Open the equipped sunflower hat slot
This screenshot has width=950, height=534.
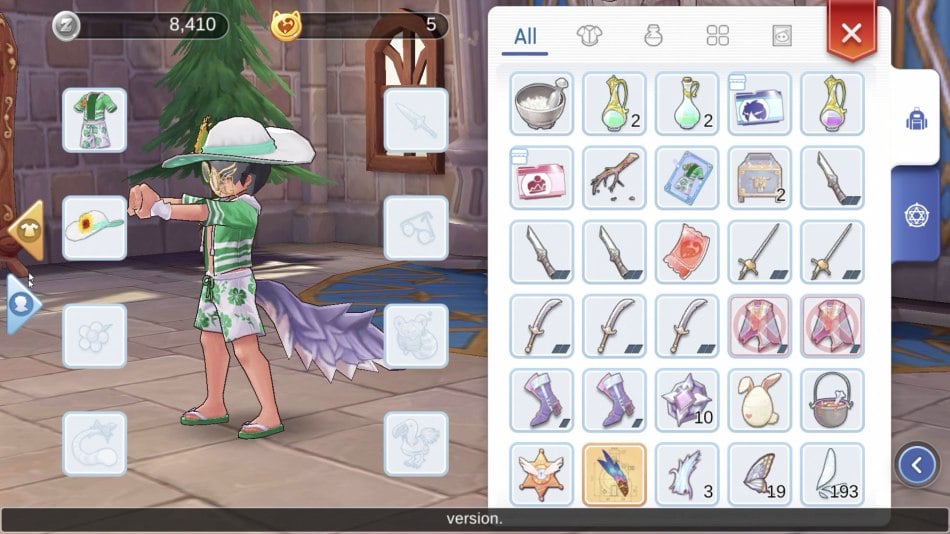tap(94, 228)
